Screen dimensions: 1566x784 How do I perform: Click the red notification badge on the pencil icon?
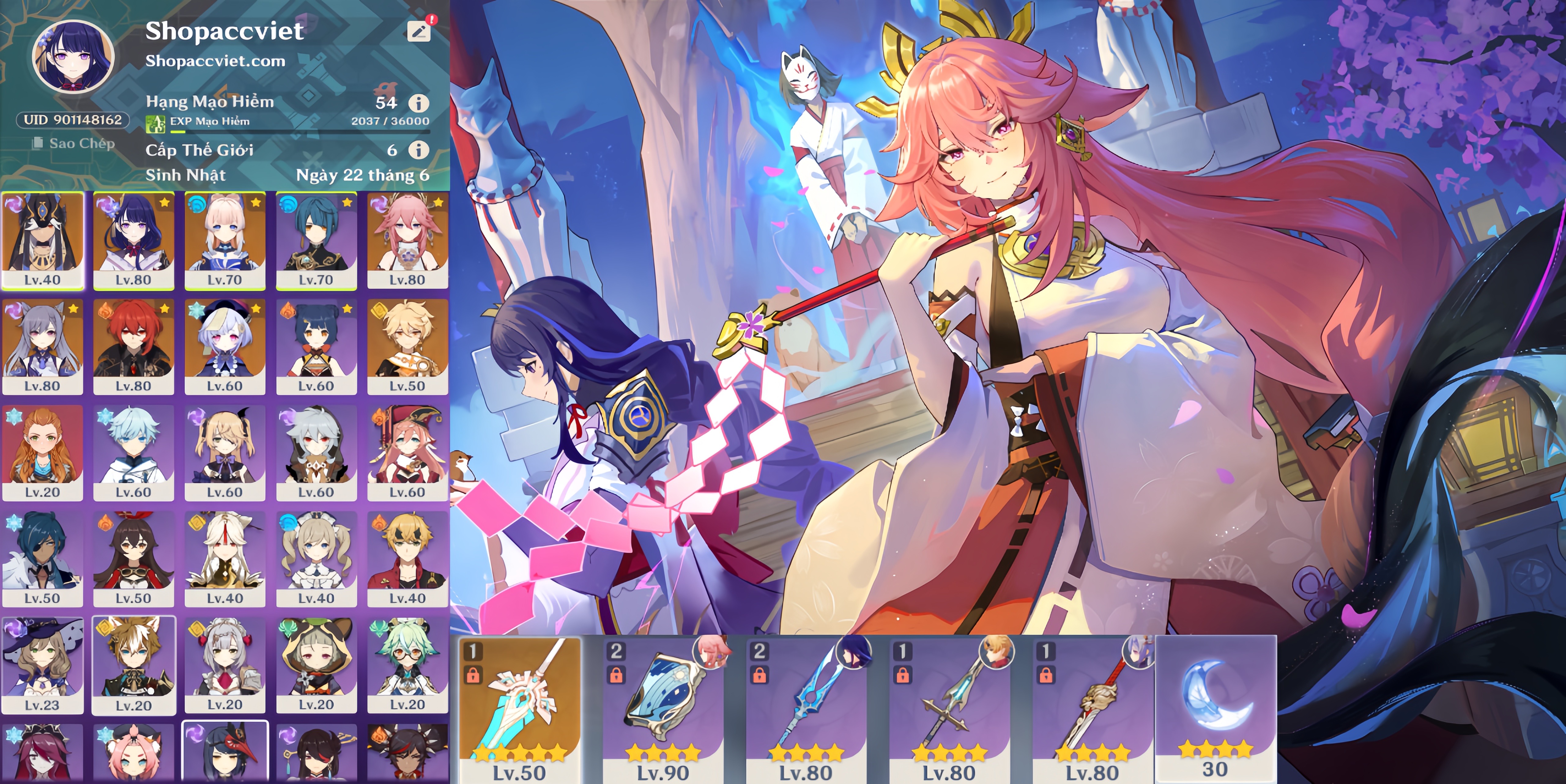coord(432,19)
